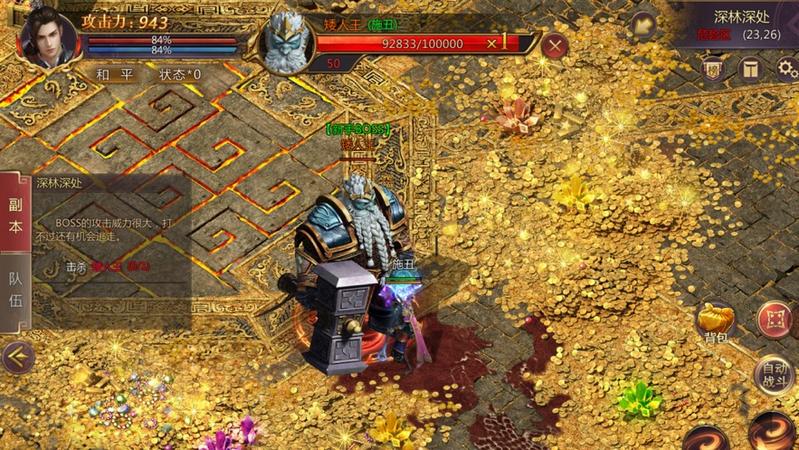Select the kill-boss quest objective line
The image size is (799, 450).
point(107,267)
